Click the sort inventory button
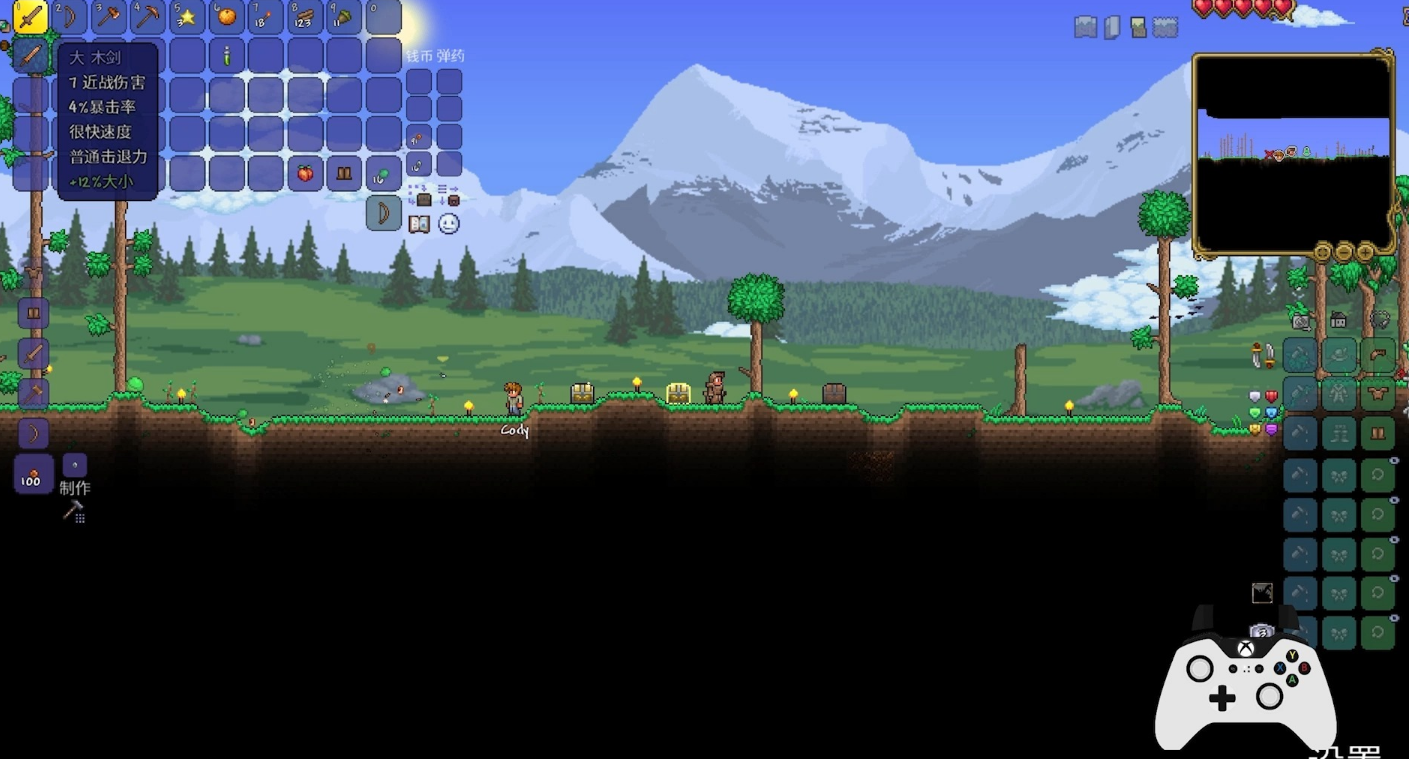Viewport: 1409px width, 759px height. coord(449,194)
